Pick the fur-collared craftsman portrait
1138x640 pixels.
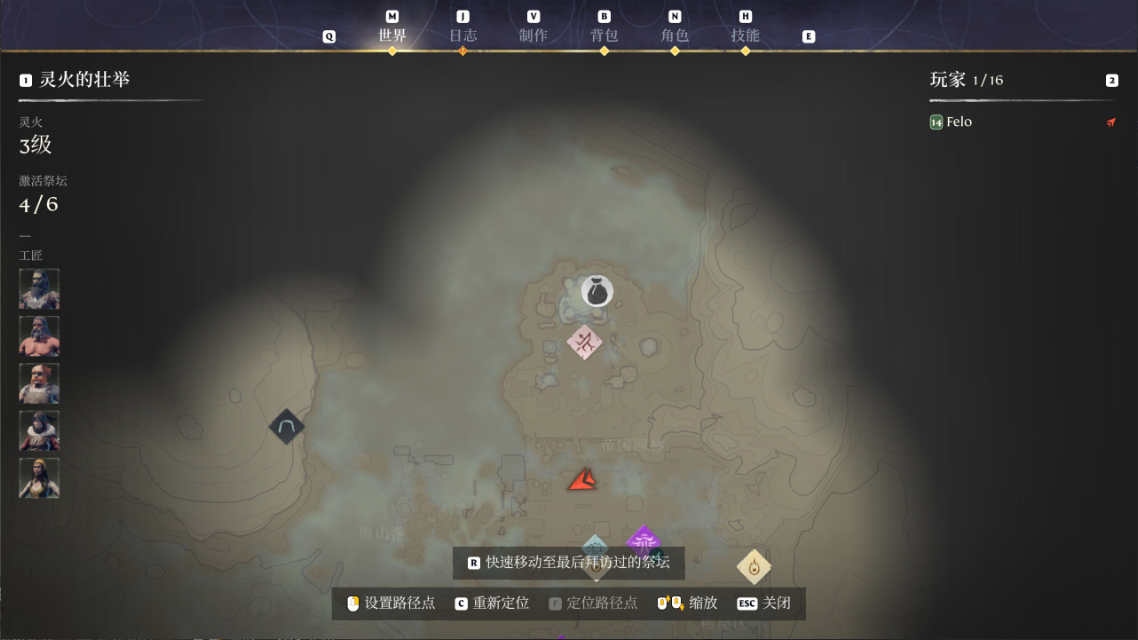click(x=39, y=431)
